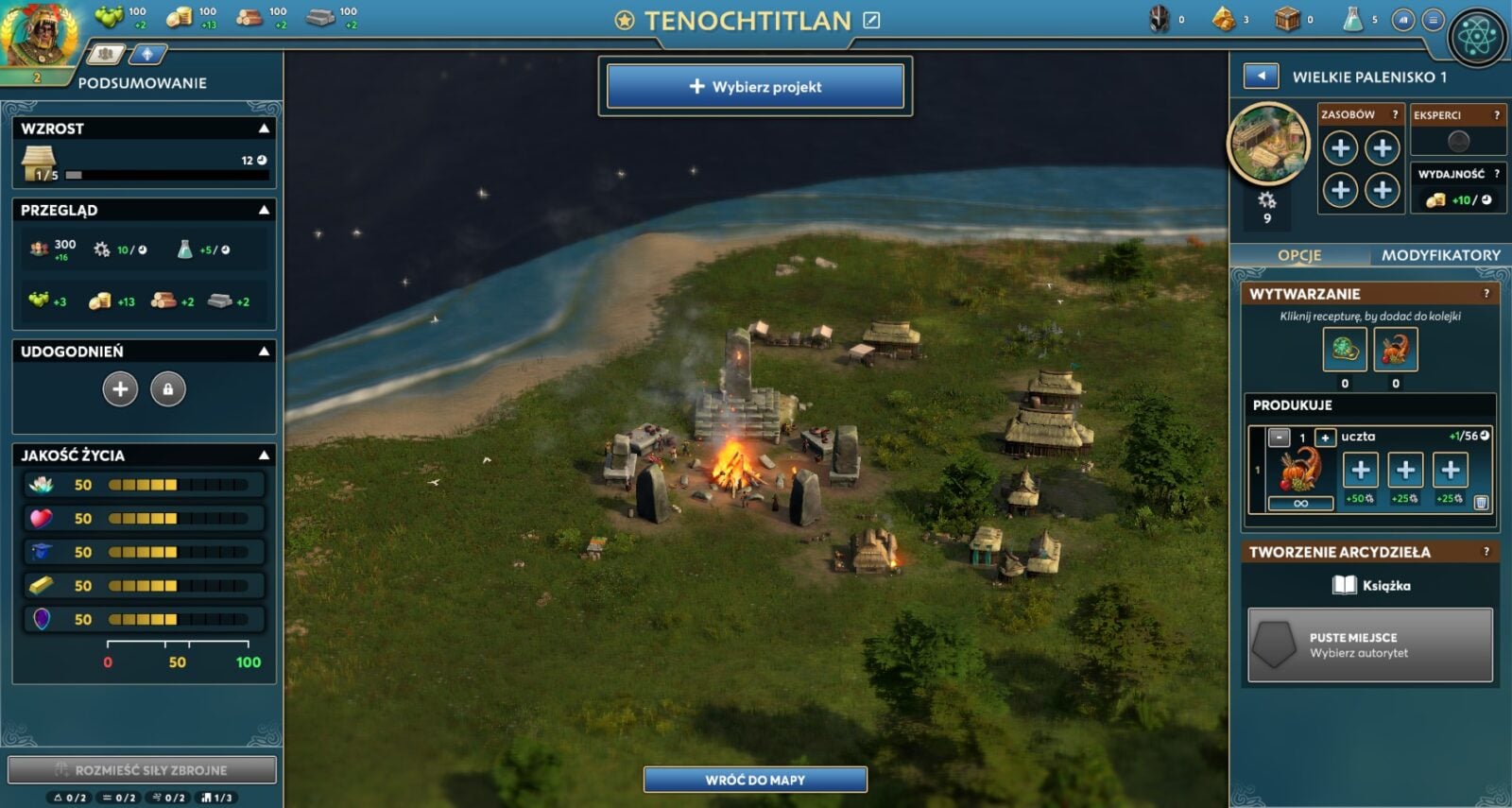Open the leader portrait
This screenshot has height=808, width=1512.
point(38,36)
